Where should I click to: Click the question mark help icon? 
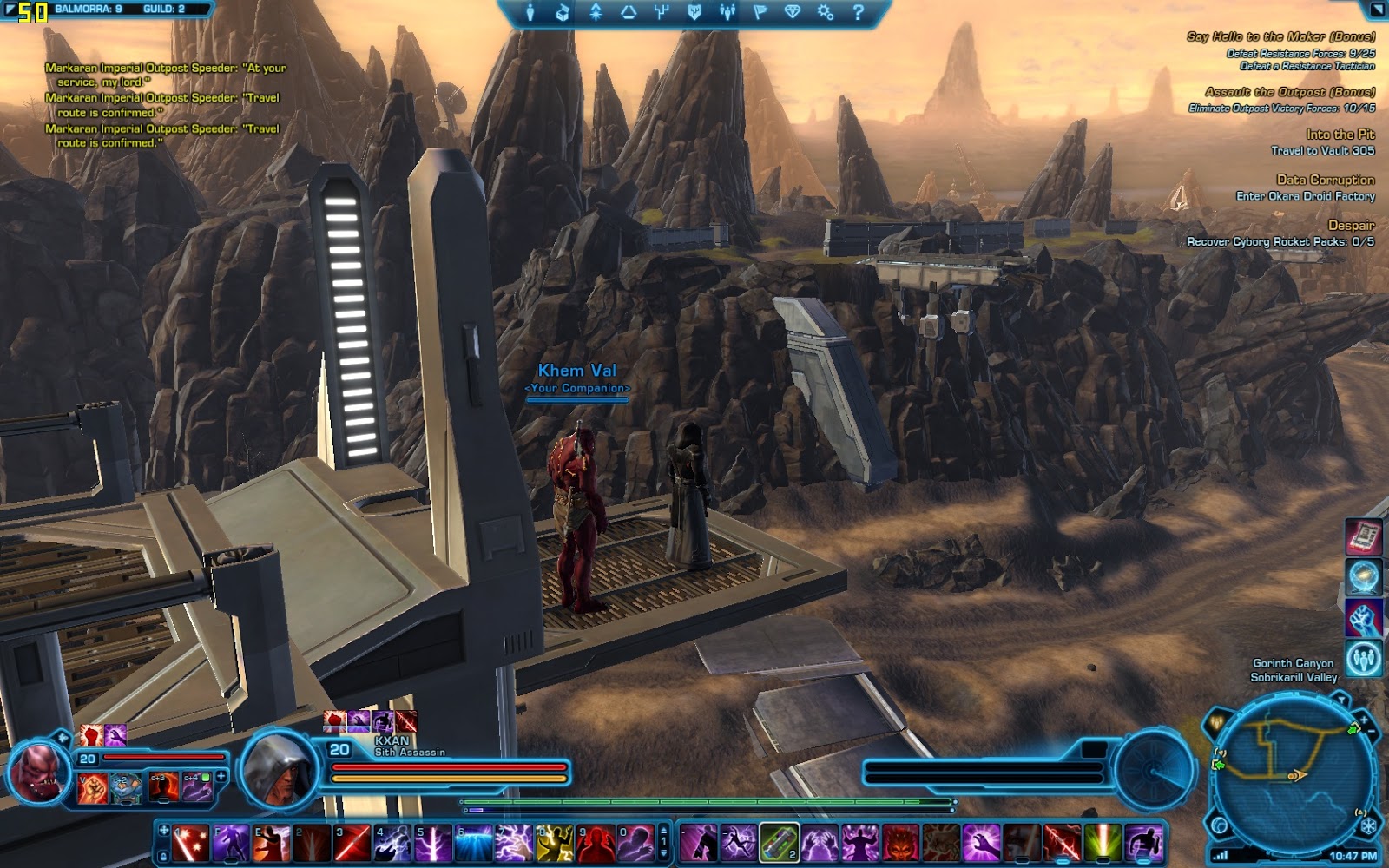click(x=858, y=12)
